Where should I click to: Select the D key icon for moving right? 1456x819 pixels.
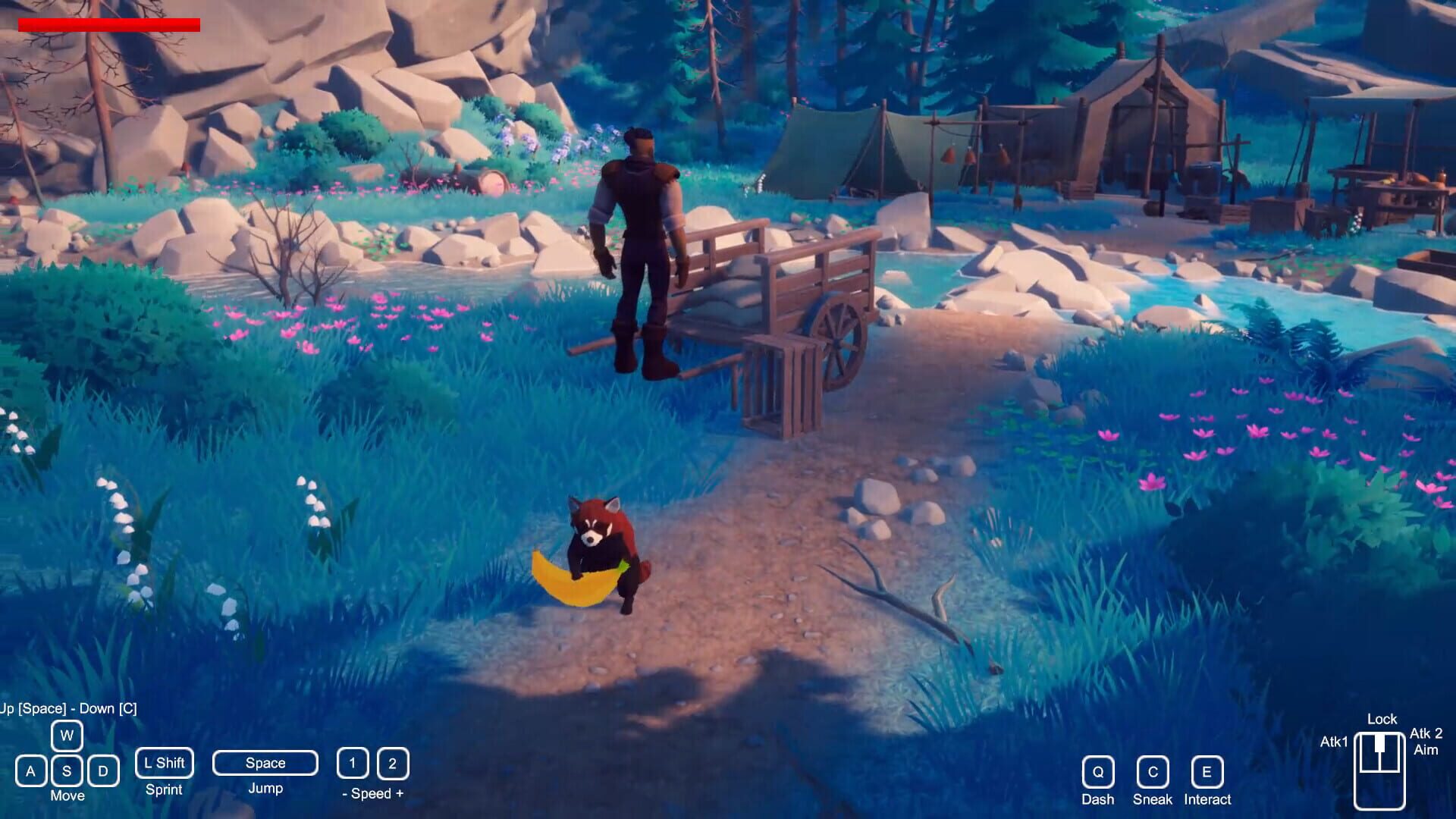click(105, 770)
